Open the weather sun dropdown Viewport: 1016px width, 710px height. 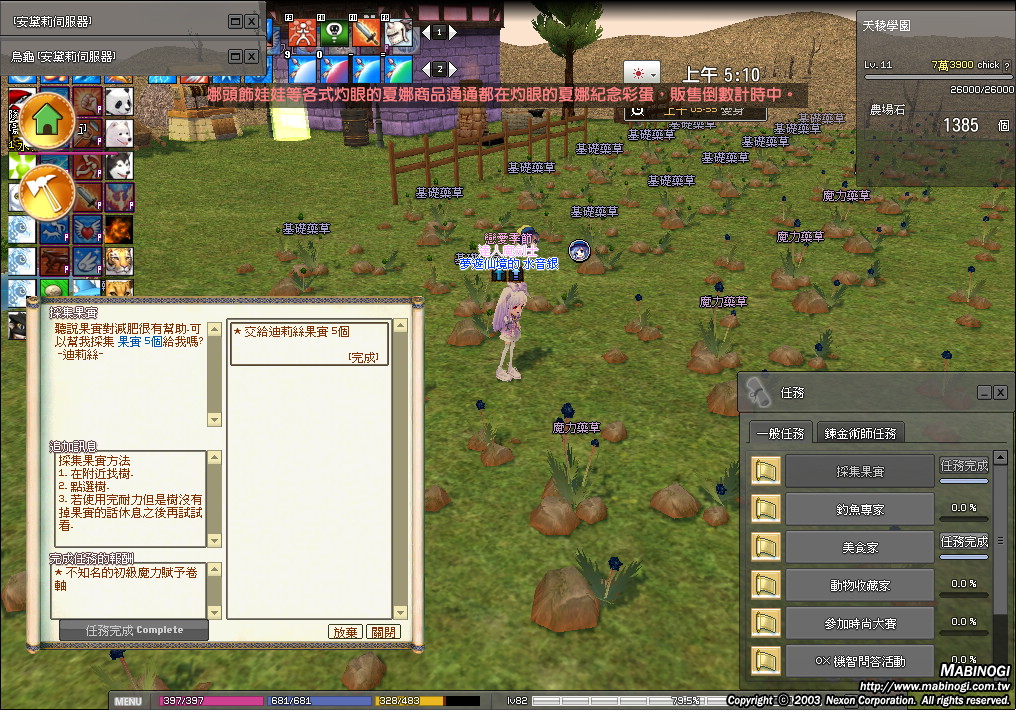coord(641,74)
